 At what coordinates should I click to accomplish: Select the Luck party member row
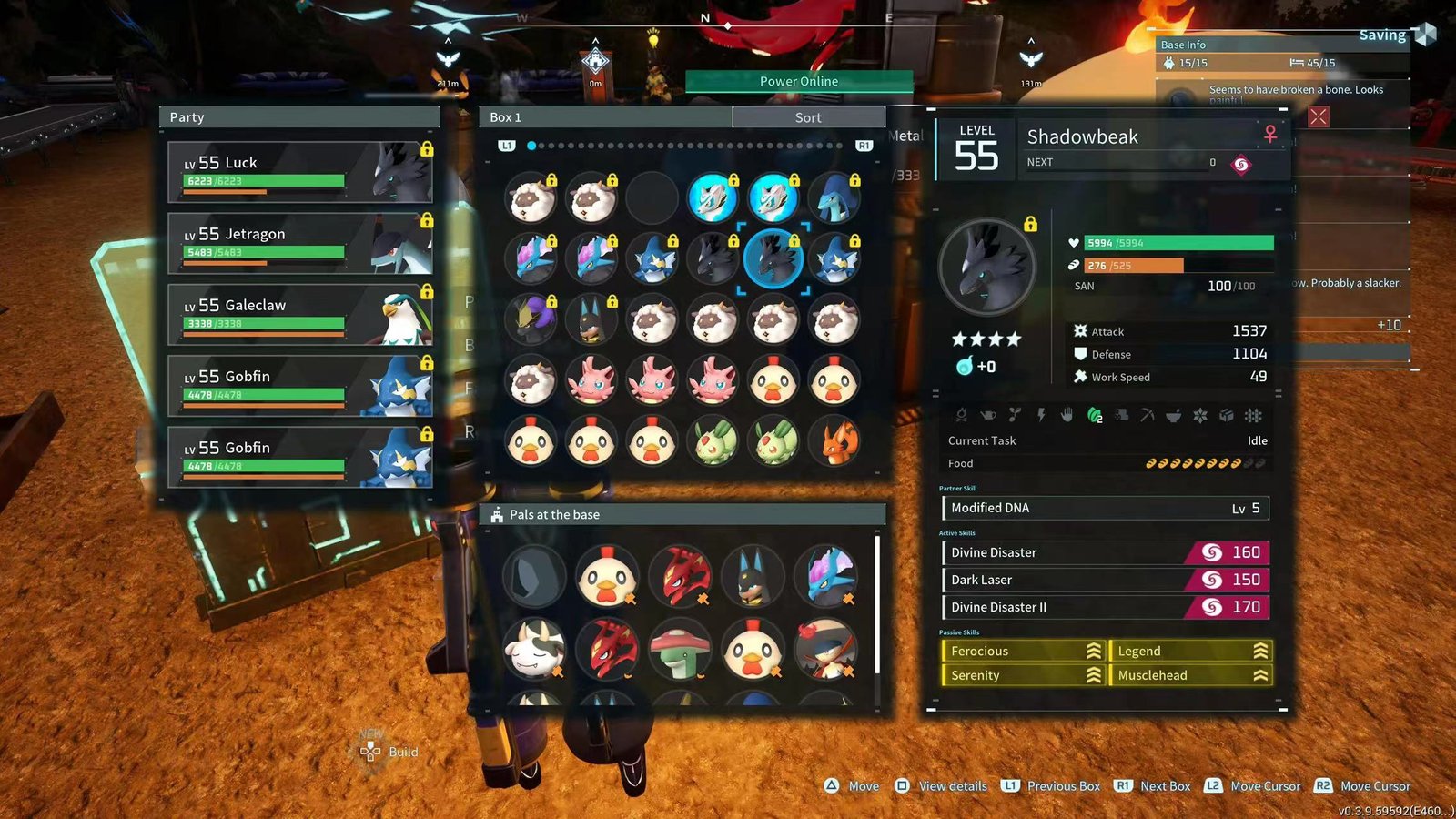pyautogui.click(x=299, y=171)
